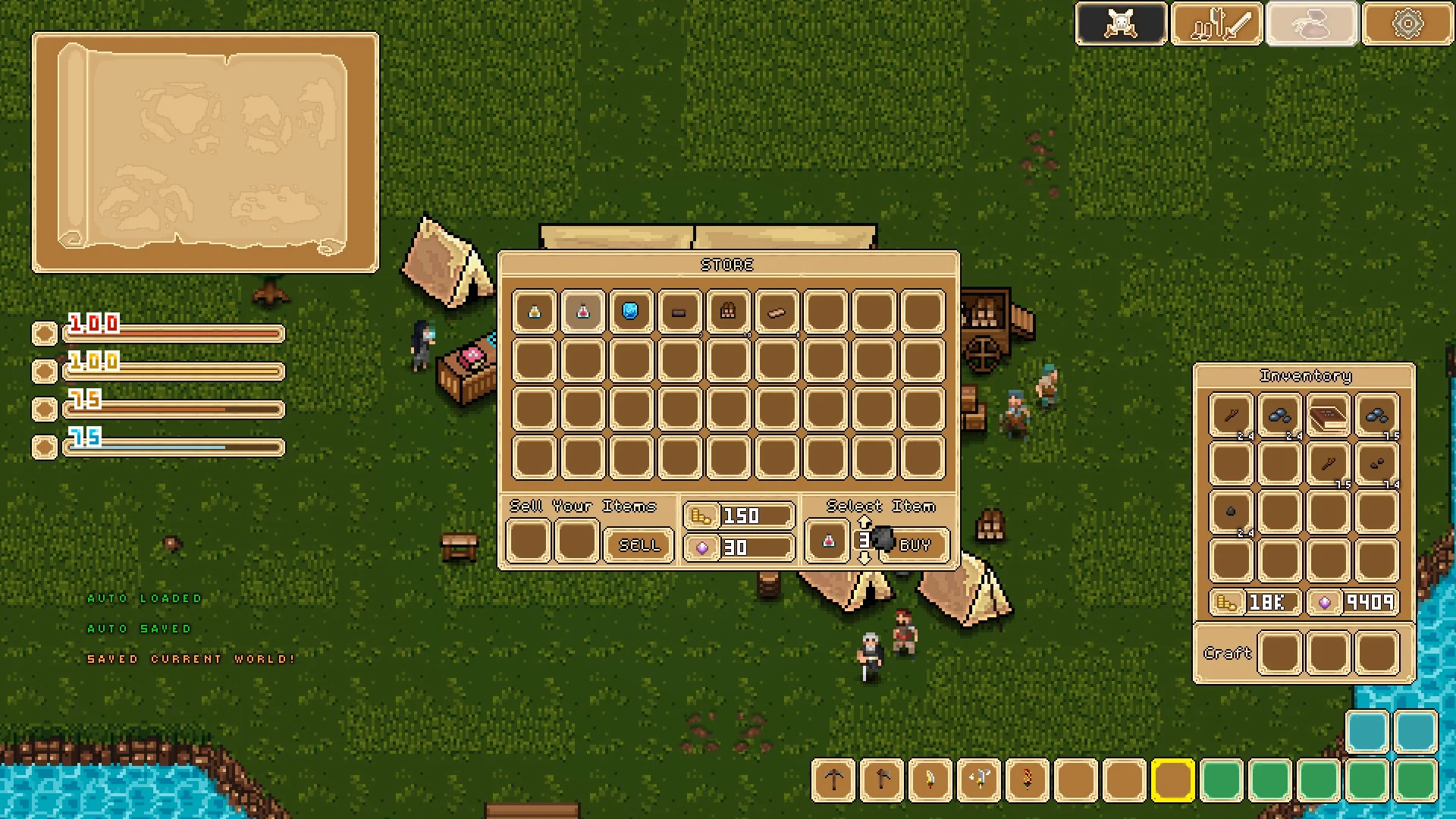1456x819 pixels.
Task: Toggle the inventory bag button
Action: click(1312, 24)
